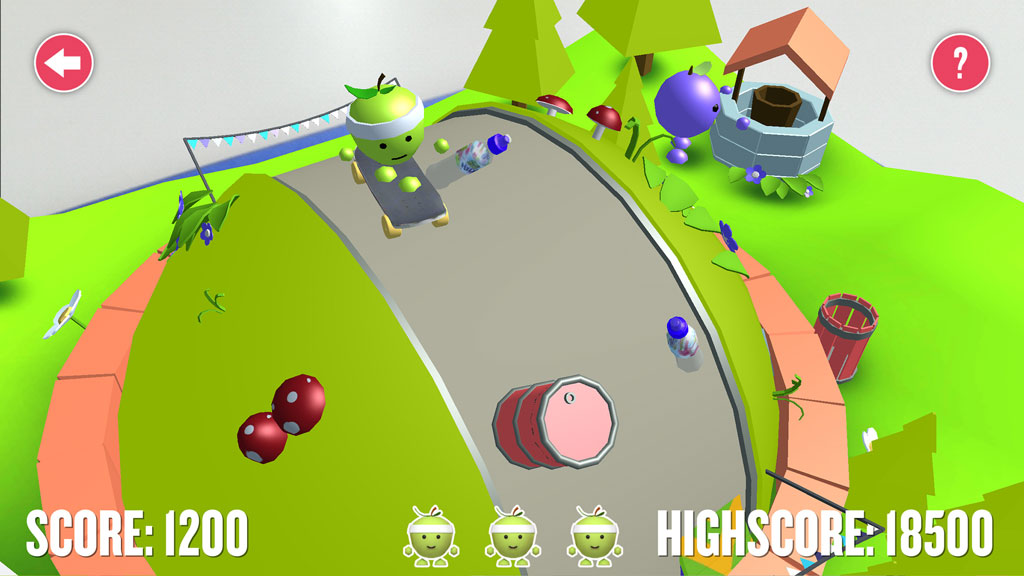Click the pink back arrow button
Screen dimensions: 1024x576
click(64, 63)
